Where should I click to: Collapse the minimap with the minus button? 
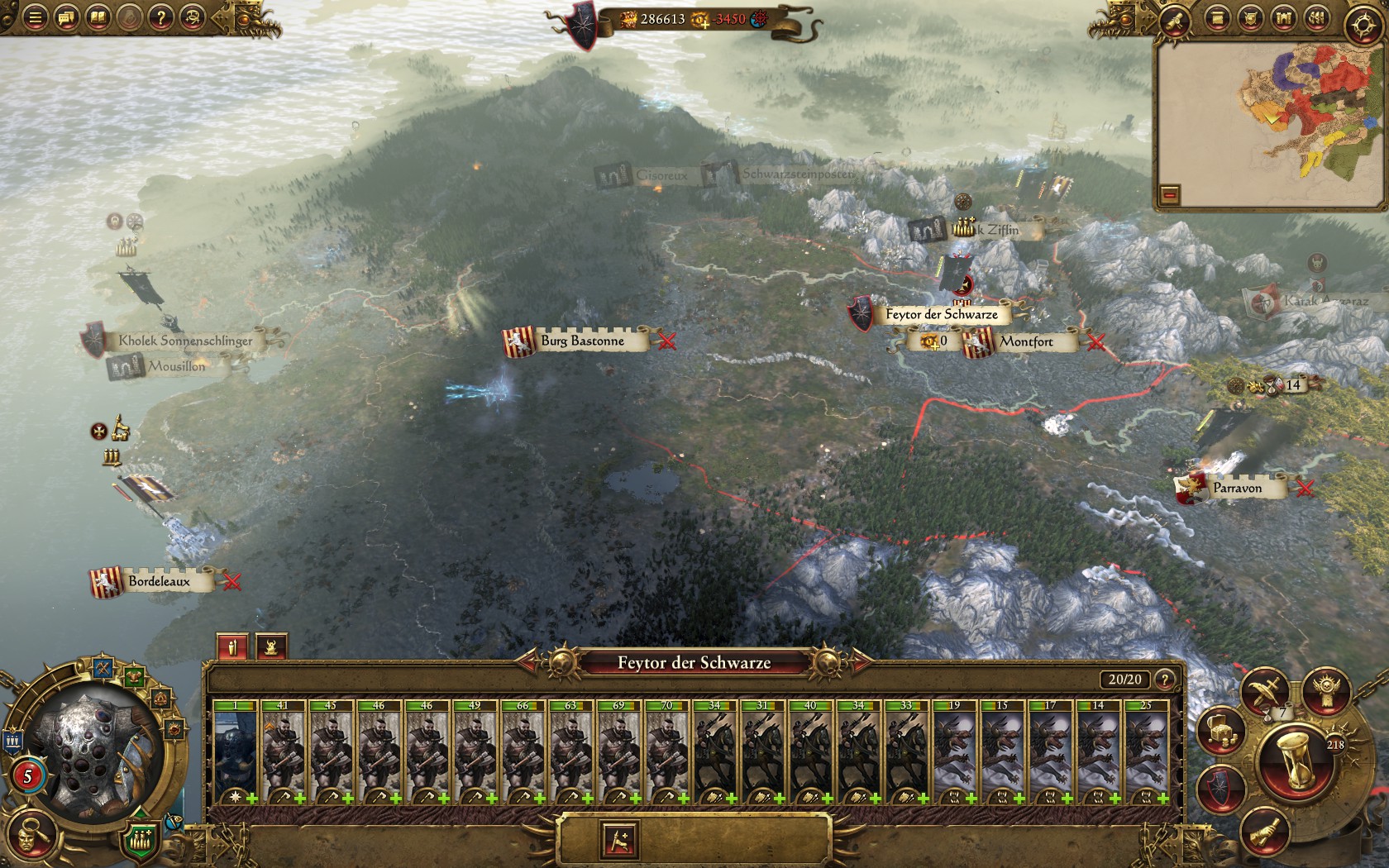(x=1169, y=194)
